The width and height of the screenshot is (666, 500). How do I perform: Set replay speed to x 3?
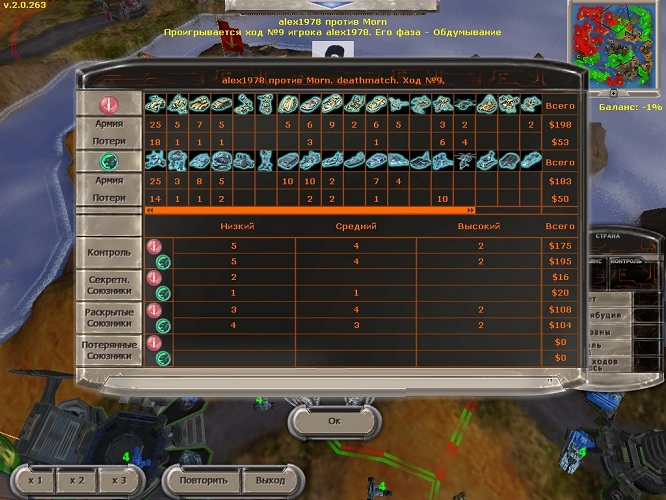[x=119, y=480]
